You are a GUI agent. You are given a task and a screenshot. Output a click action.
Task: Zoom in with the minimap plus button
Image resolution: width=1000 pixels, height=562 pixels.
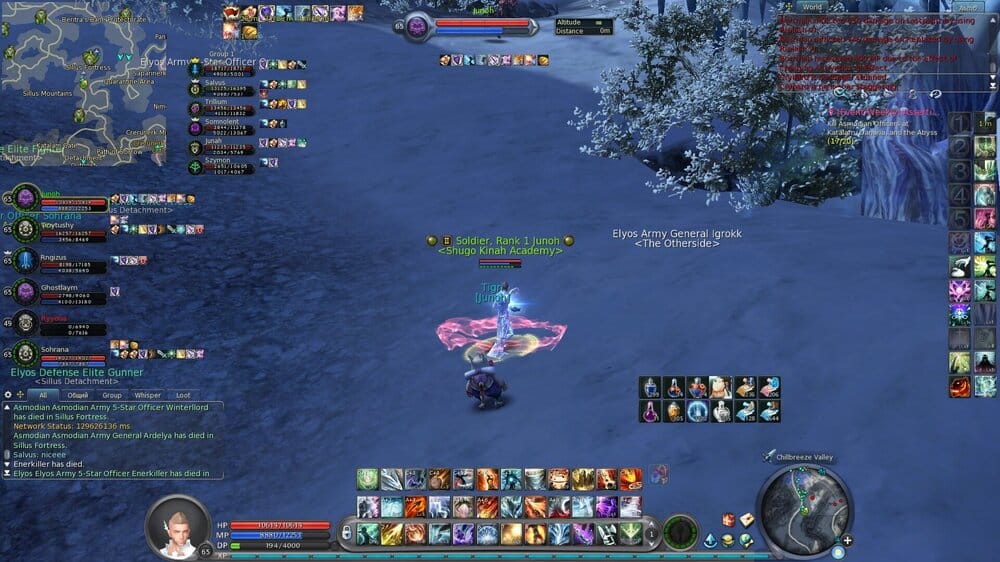click(848, 540)
